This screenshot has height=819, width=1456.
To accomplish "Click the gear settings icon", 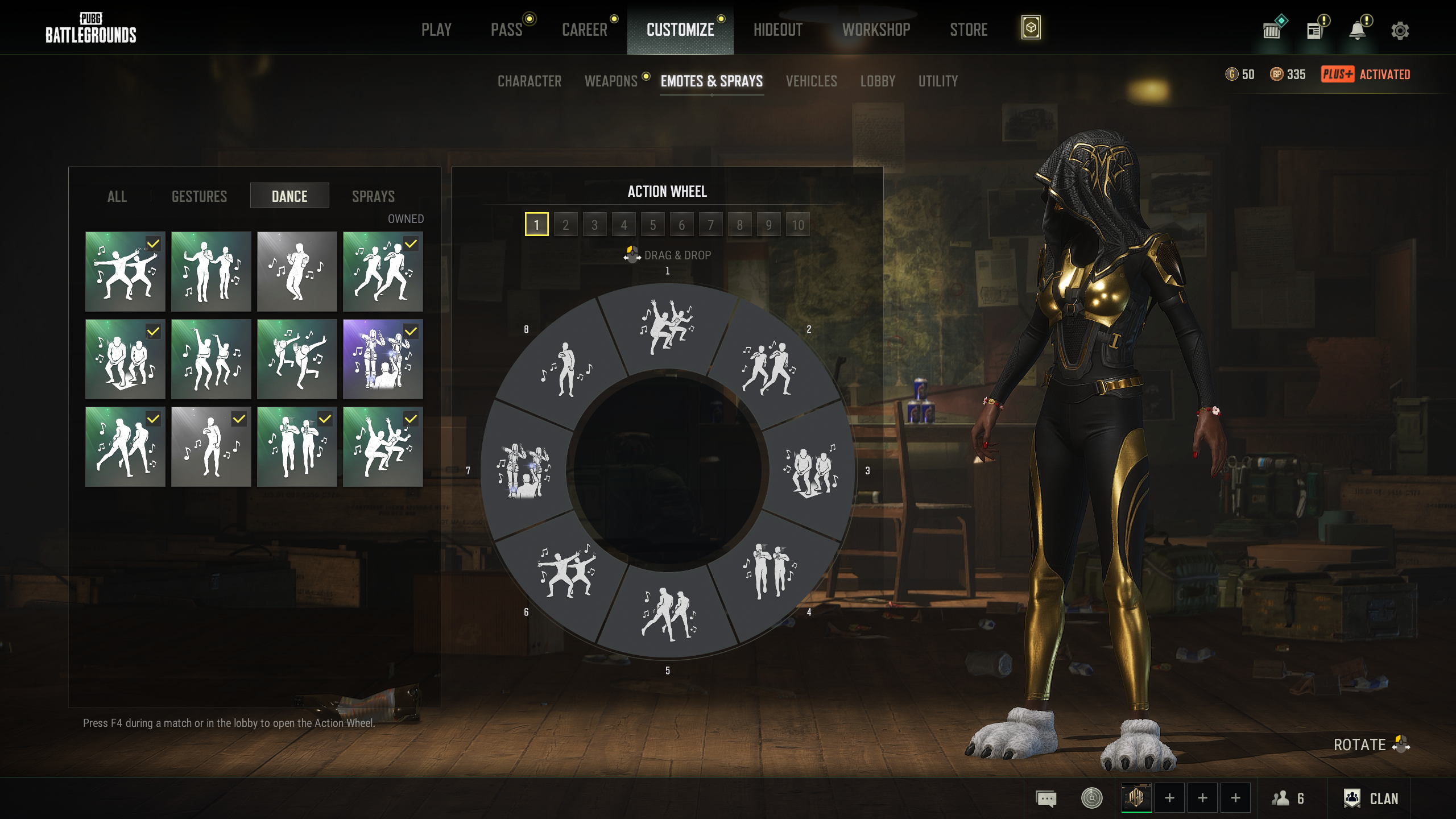I will (1400, 30).
